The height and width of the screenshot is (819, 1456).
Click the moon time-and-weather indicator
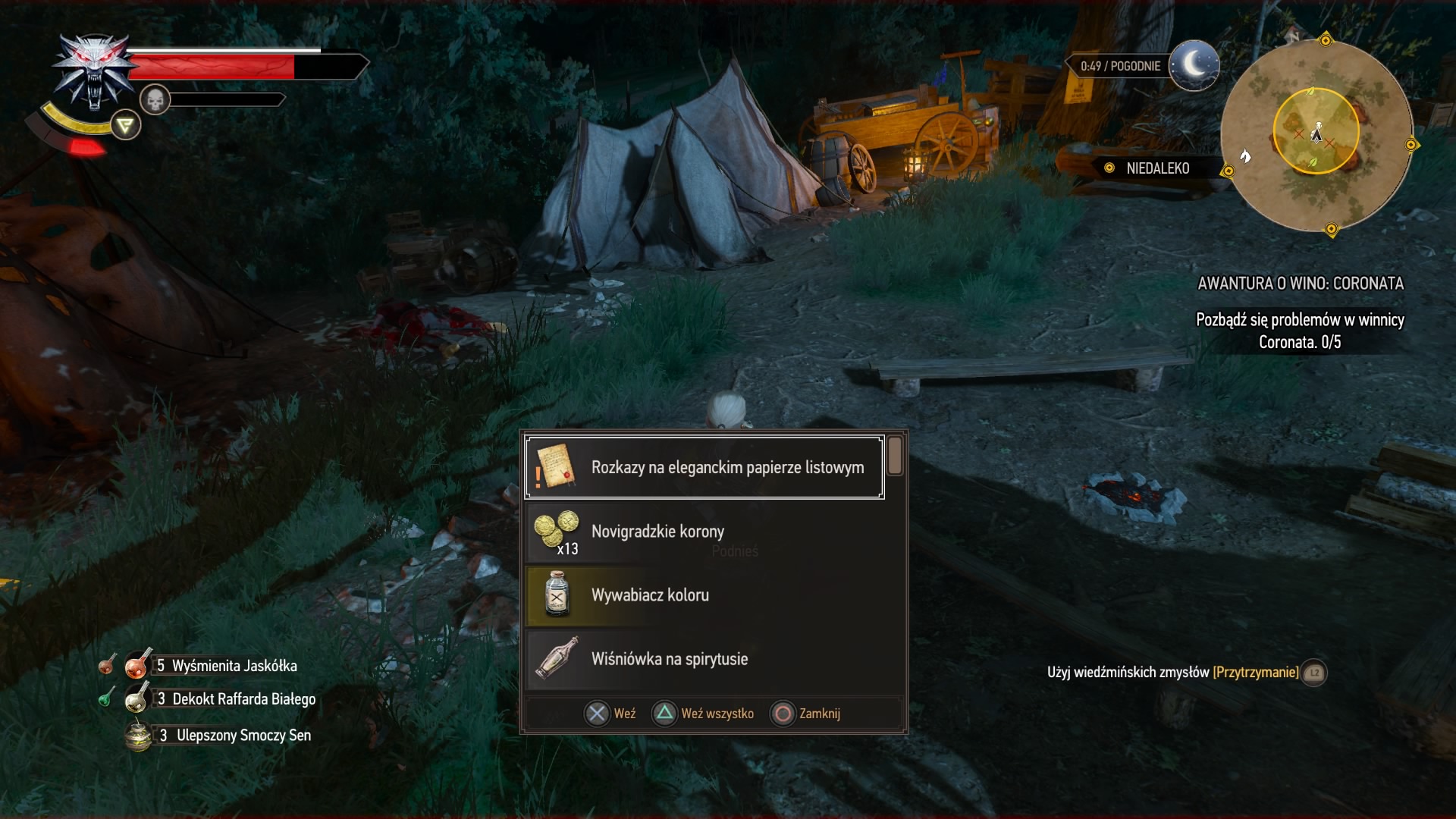[x=1194, y=65]
